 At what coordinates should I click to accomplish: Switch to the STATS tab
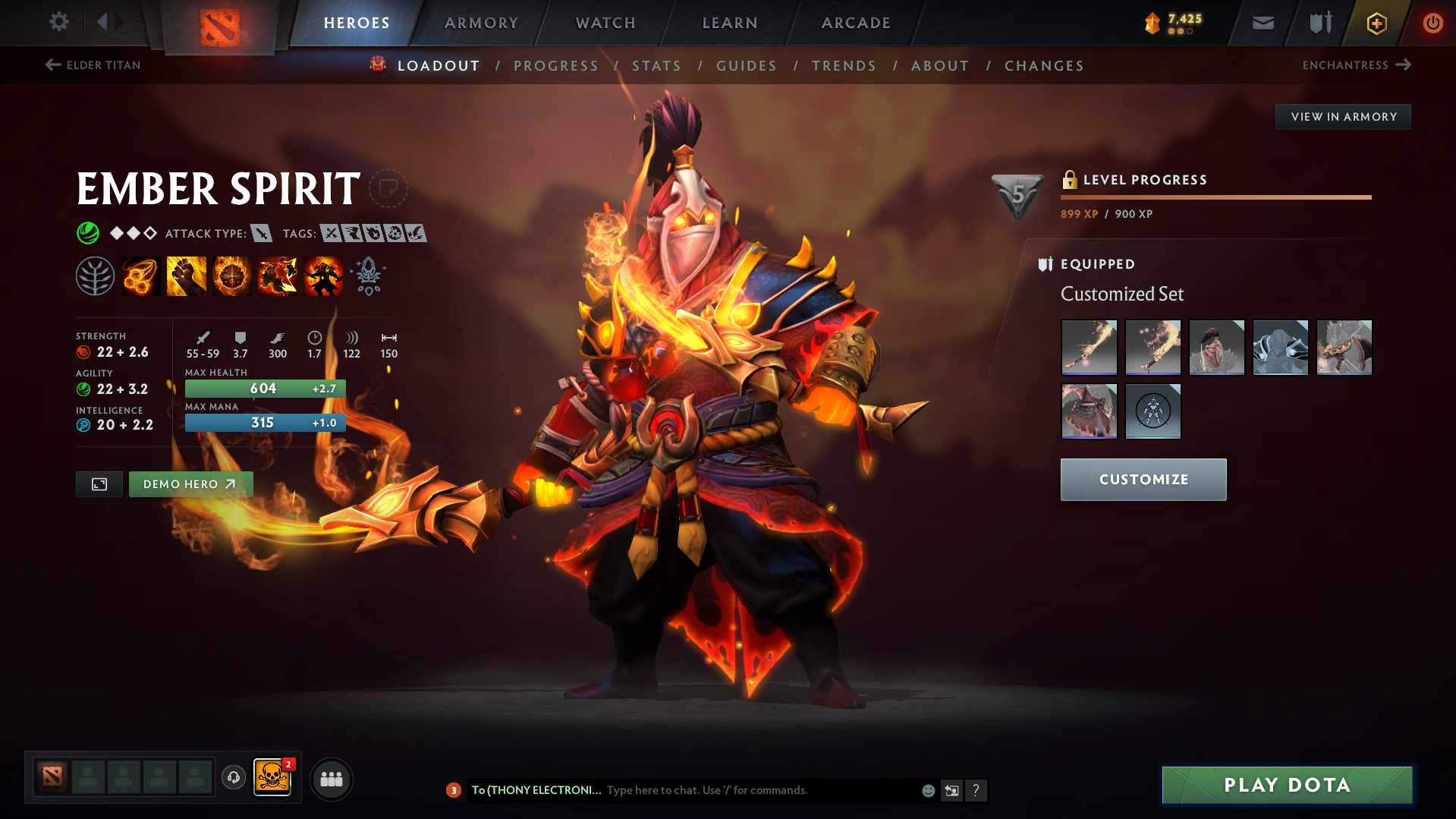click(x=656, y=65)
